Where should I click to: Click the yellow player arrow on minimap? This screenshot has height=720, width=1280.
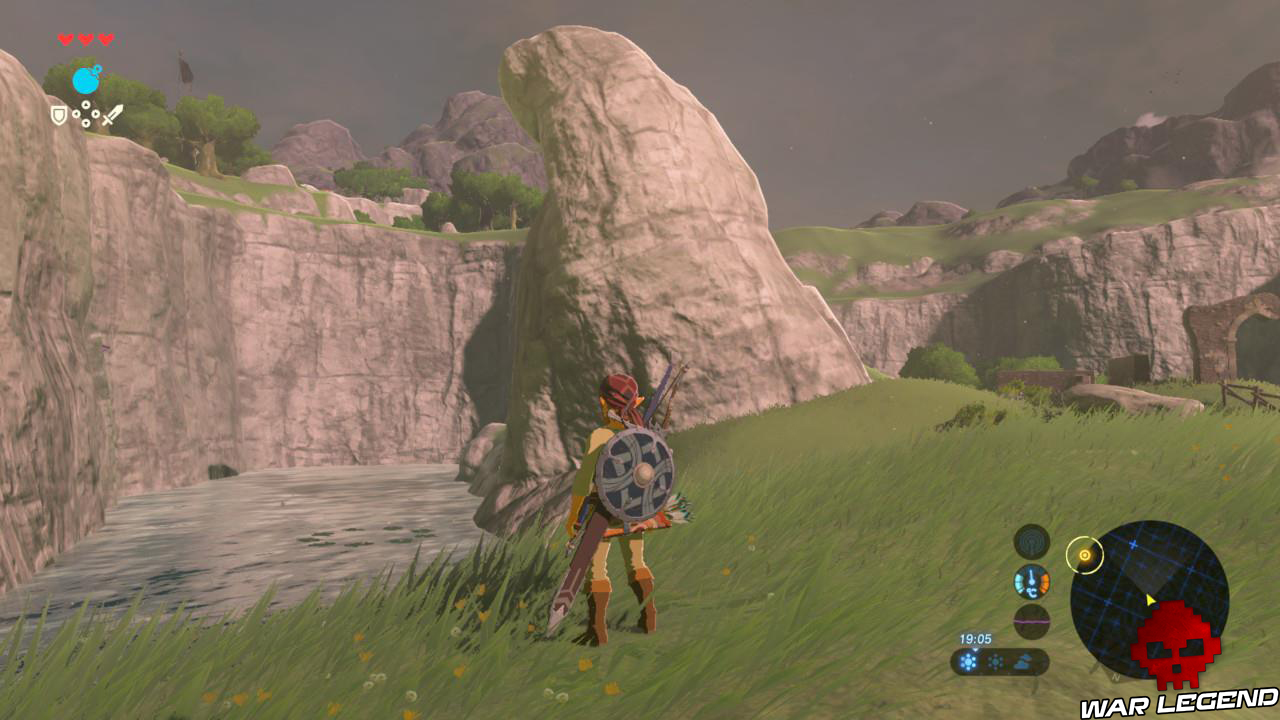pos(1149,599)
